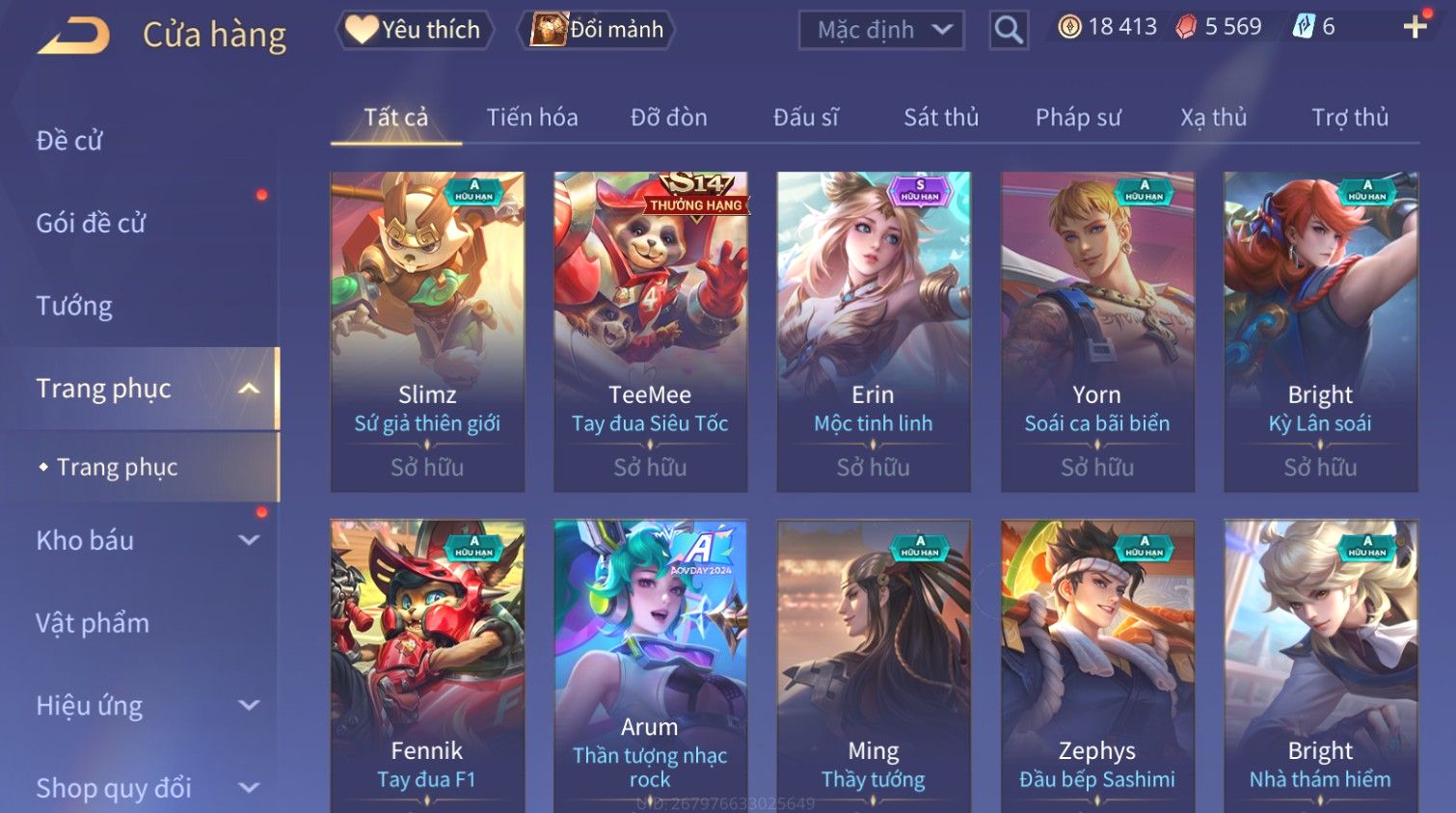
Task: Show the Đấu sĩ skins tab
Action: 806,118
